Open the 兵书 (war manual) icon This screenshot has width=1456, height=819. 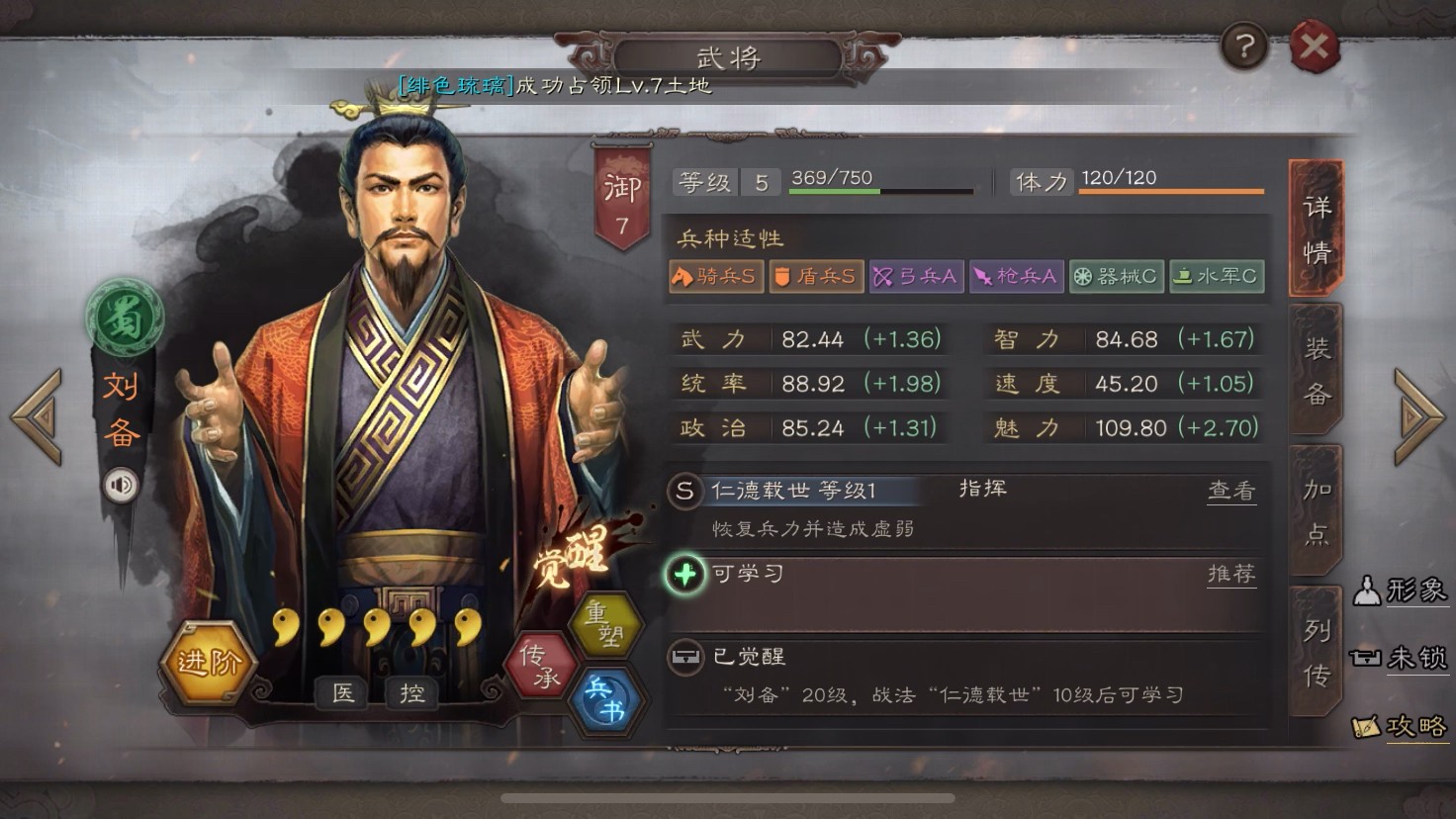607,698
